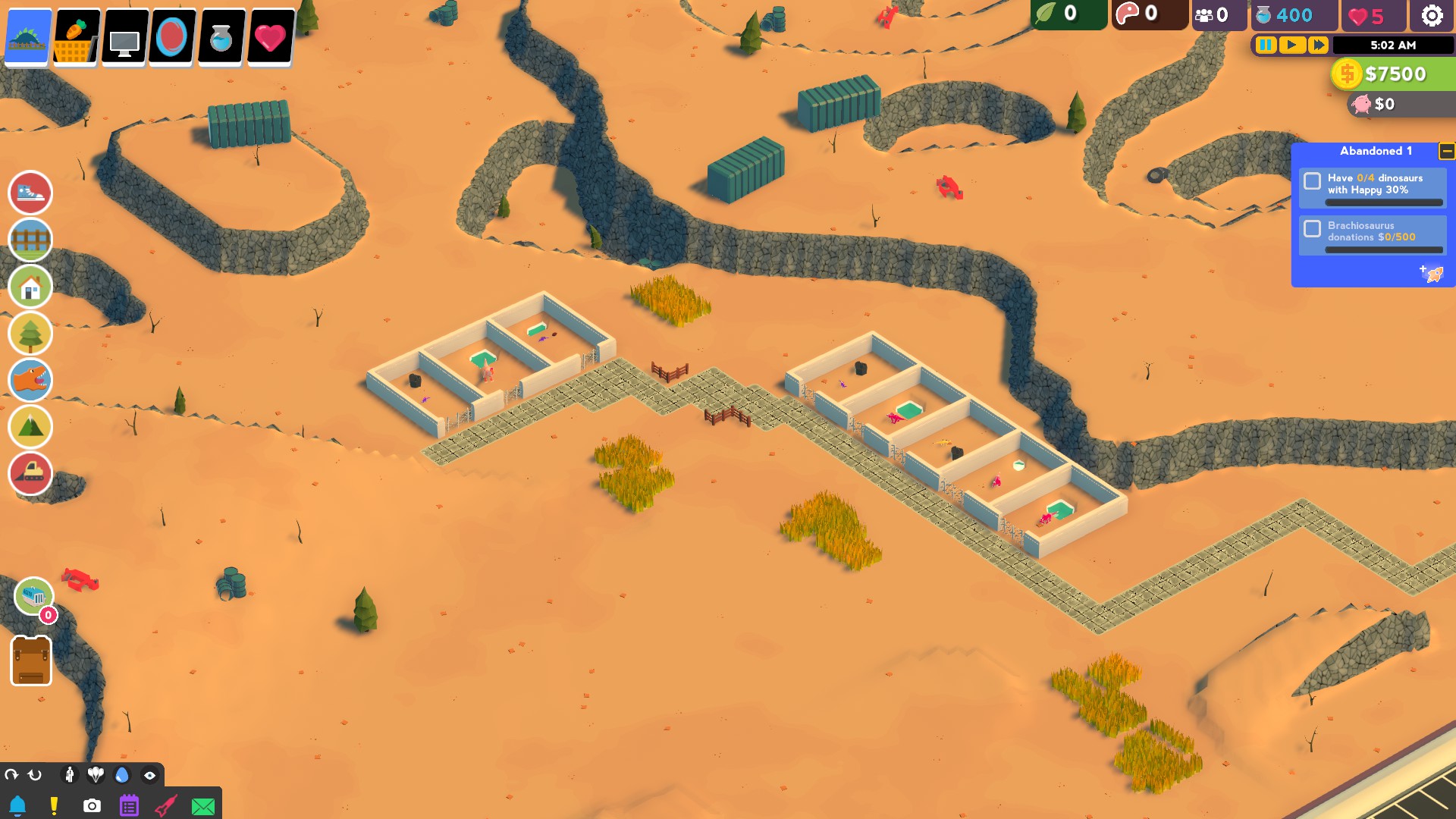Pause the game simulation
Viewport: 1456px width, 819px height.
[1265, 45]
